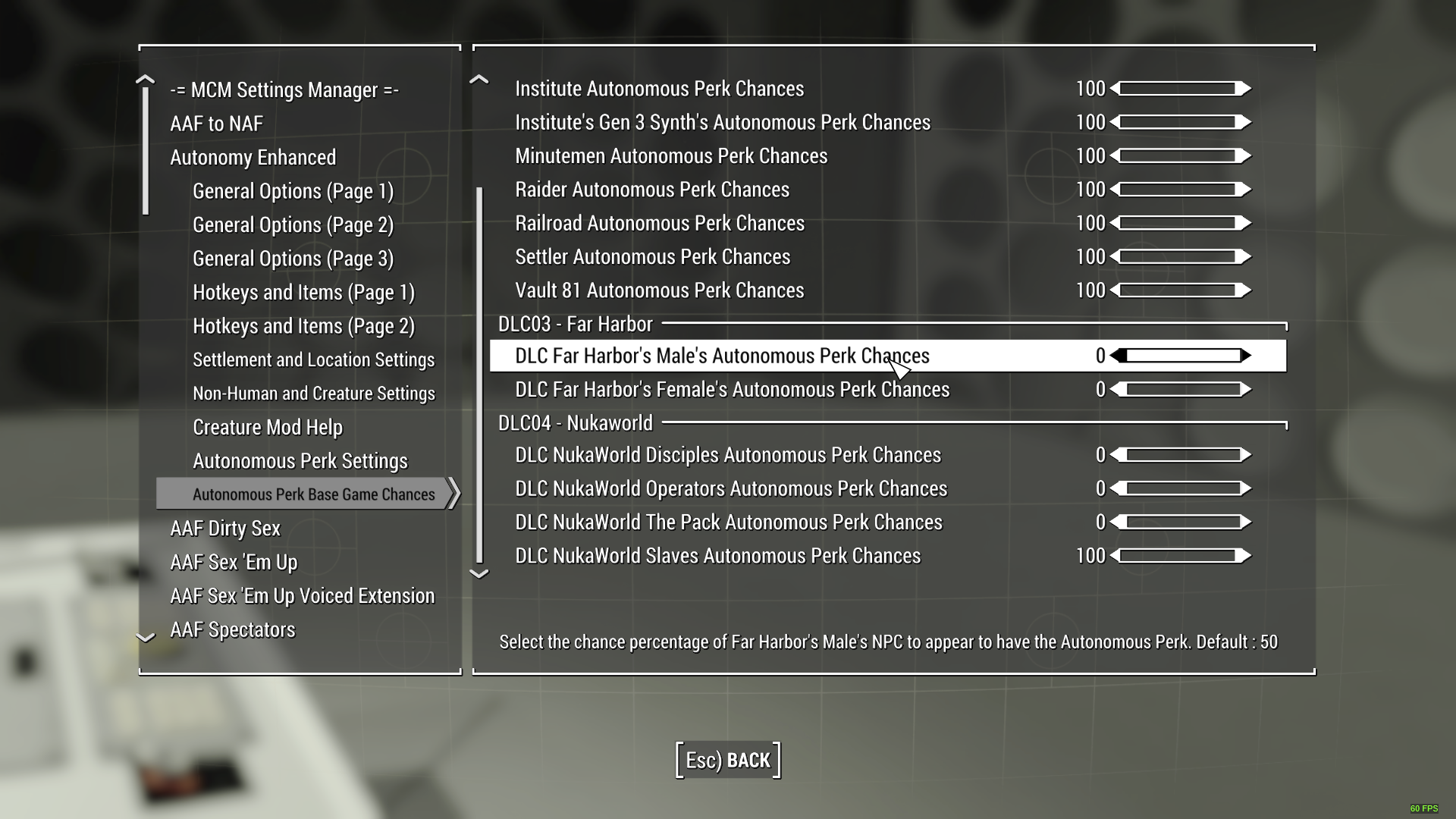This screenshot has height=819, width=1456.
Task: Decrease Railroad Autonomous Perk Chances with left arrow
Action: click(x=1115, y=223)
